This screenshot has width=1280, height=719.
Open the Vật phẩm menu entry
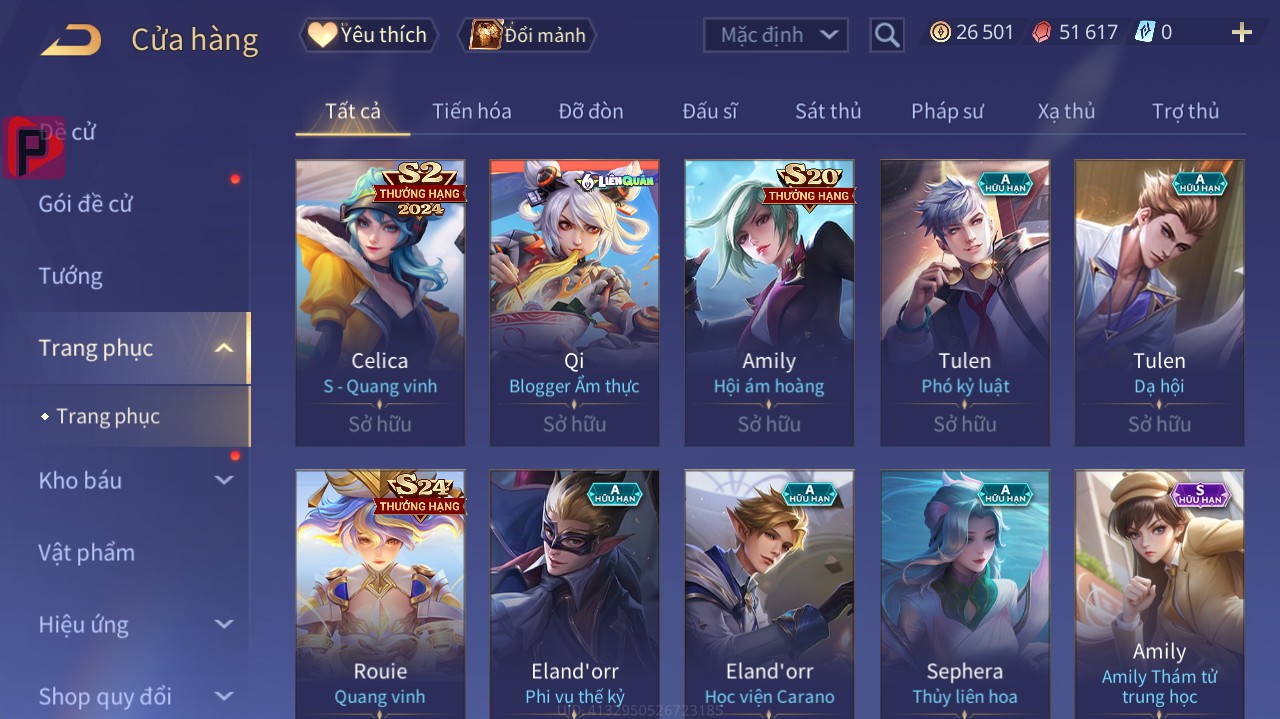click(x=87, y=552)
